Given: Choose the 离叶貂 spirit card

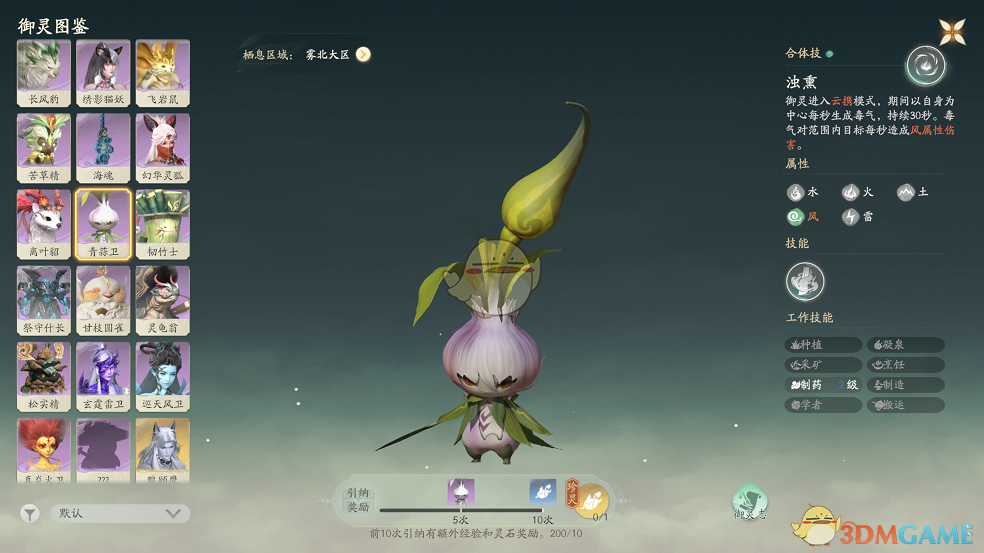Looking at the screenshot, I should coord(44,224).
